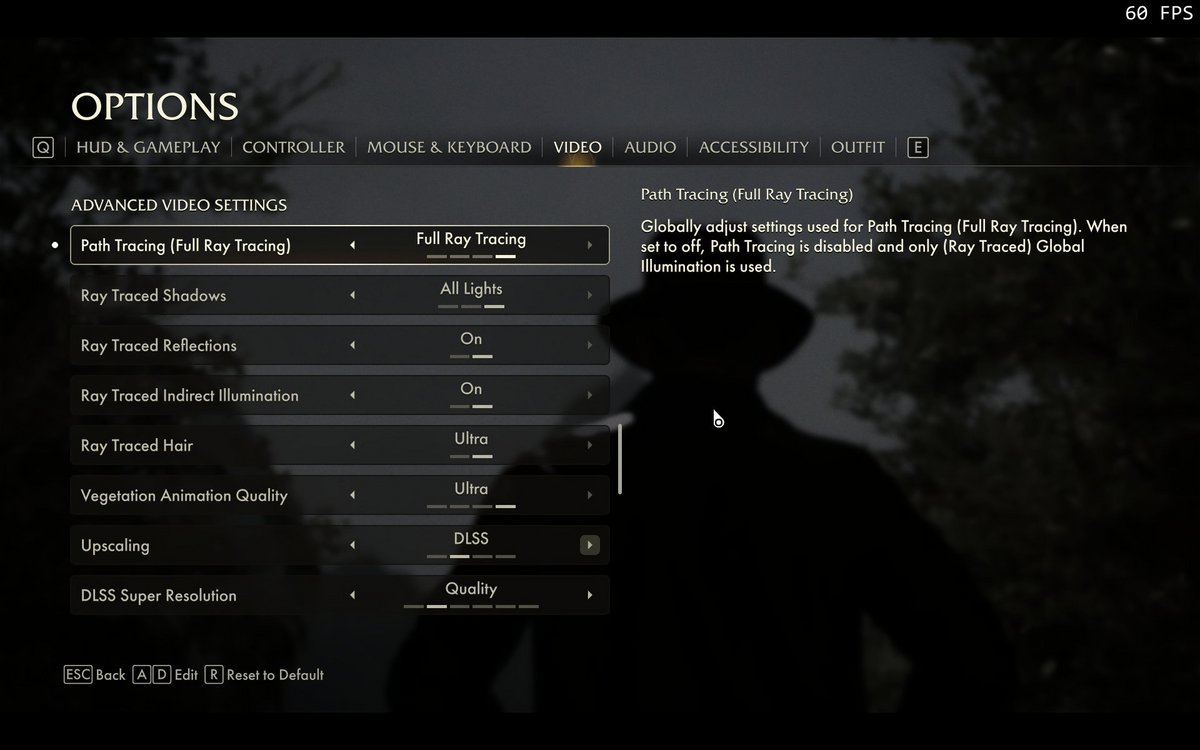
Task: Change Upscaling to next option with right arrow
Action: point(590,545)
